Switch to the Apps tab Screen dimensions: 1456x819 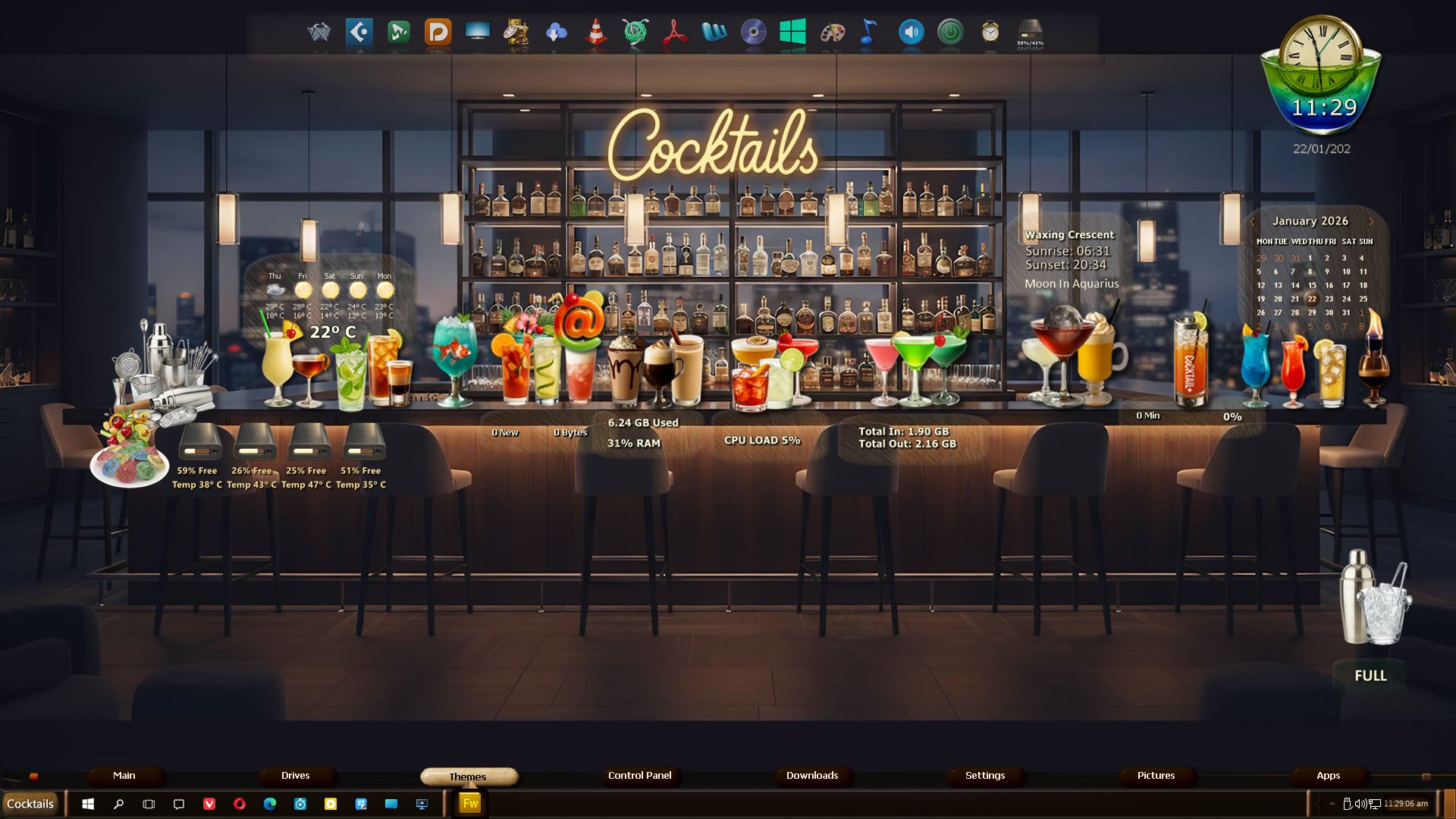click(1328, 776)
